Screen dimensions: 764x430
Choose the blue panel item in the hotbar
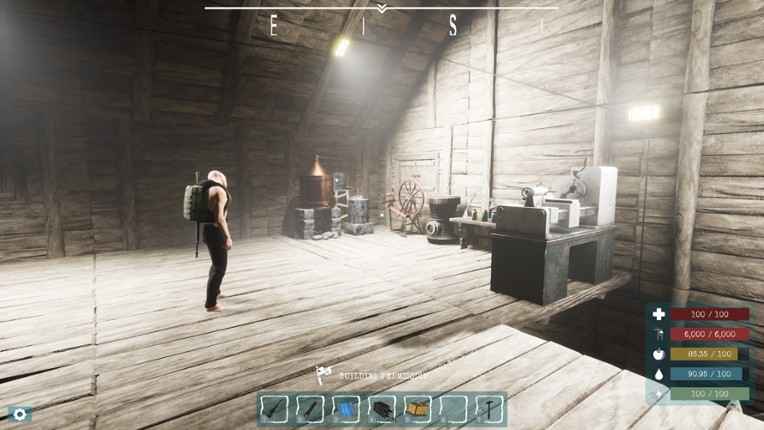pyautogui.click(x=346, y=409)
